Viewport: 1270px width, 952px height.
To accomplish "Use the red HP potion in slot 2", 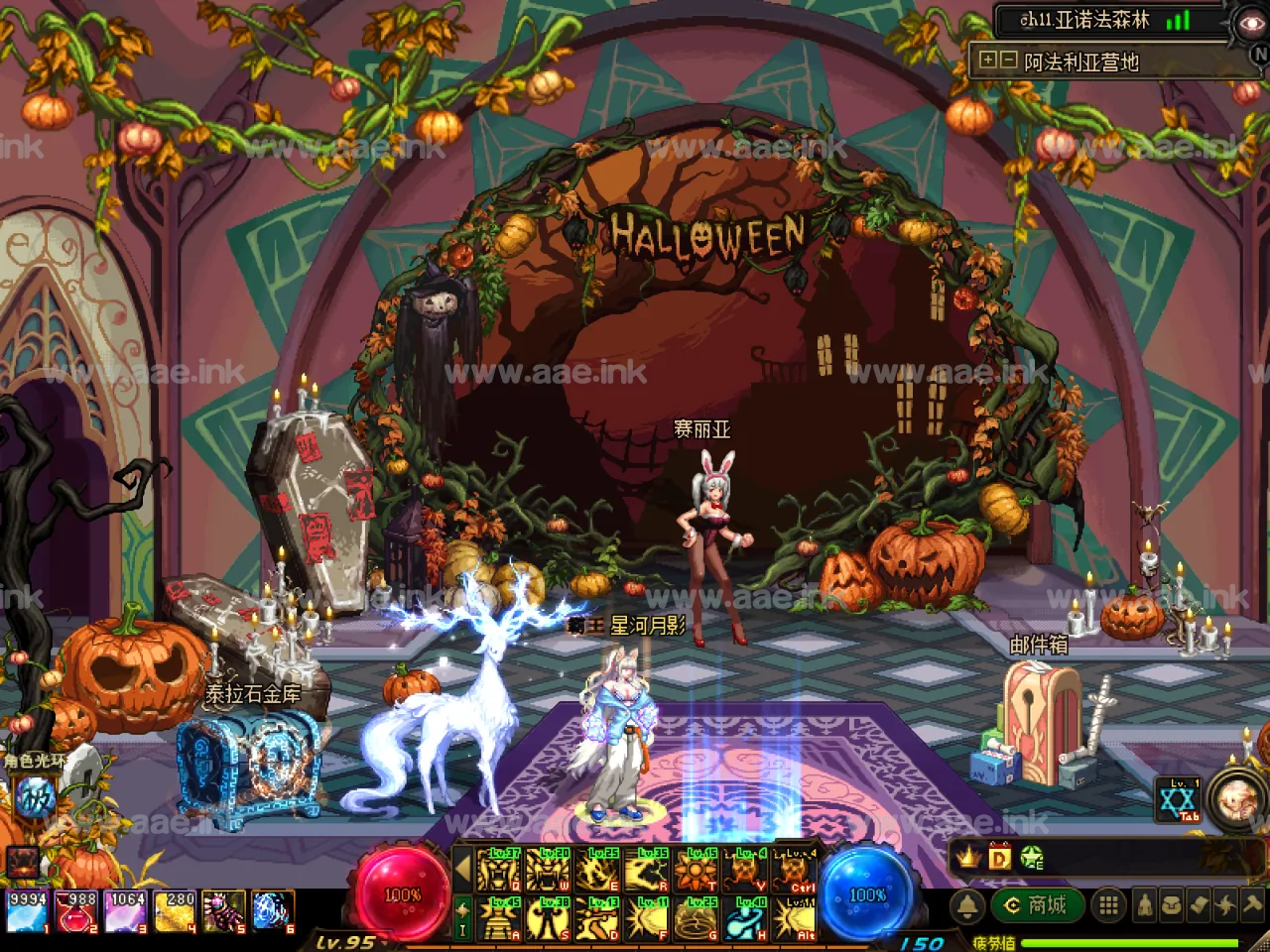I will (x=75, y=911).
